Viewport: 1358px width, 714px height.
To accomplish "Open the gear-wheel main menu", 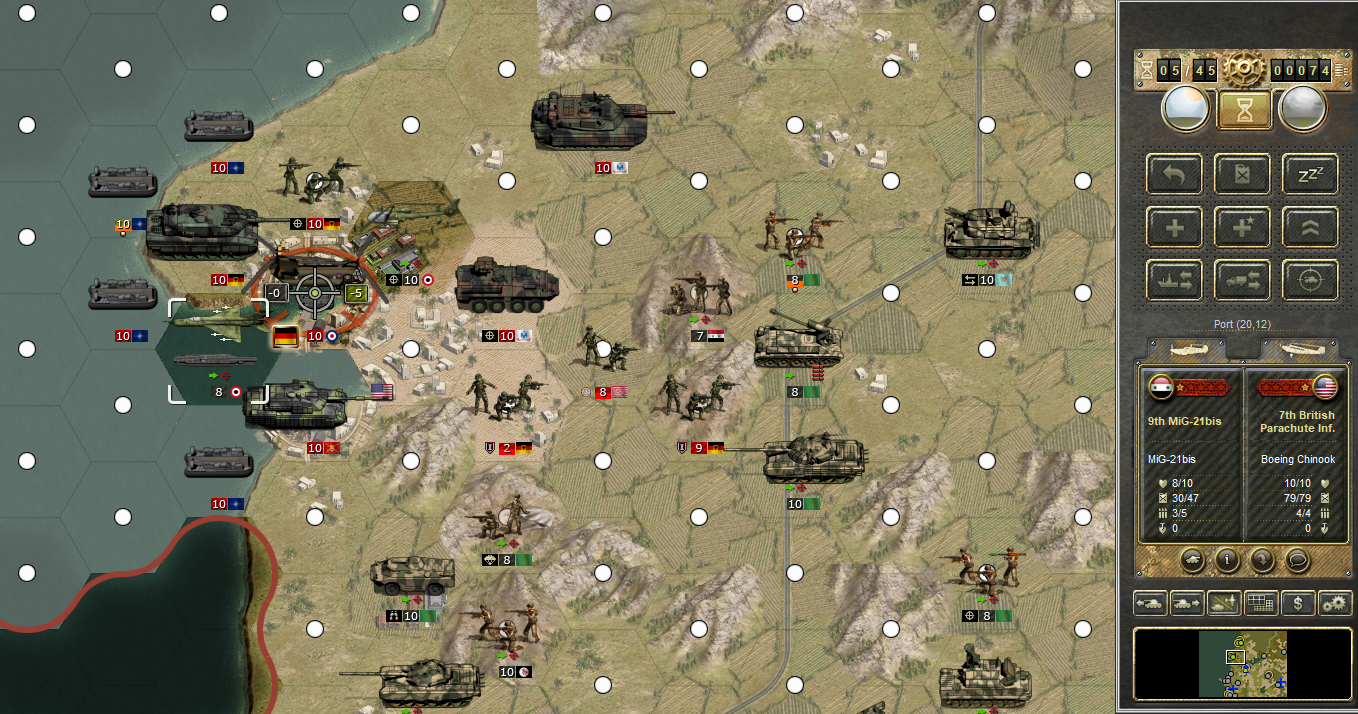I will click(x=1244, y=69).
